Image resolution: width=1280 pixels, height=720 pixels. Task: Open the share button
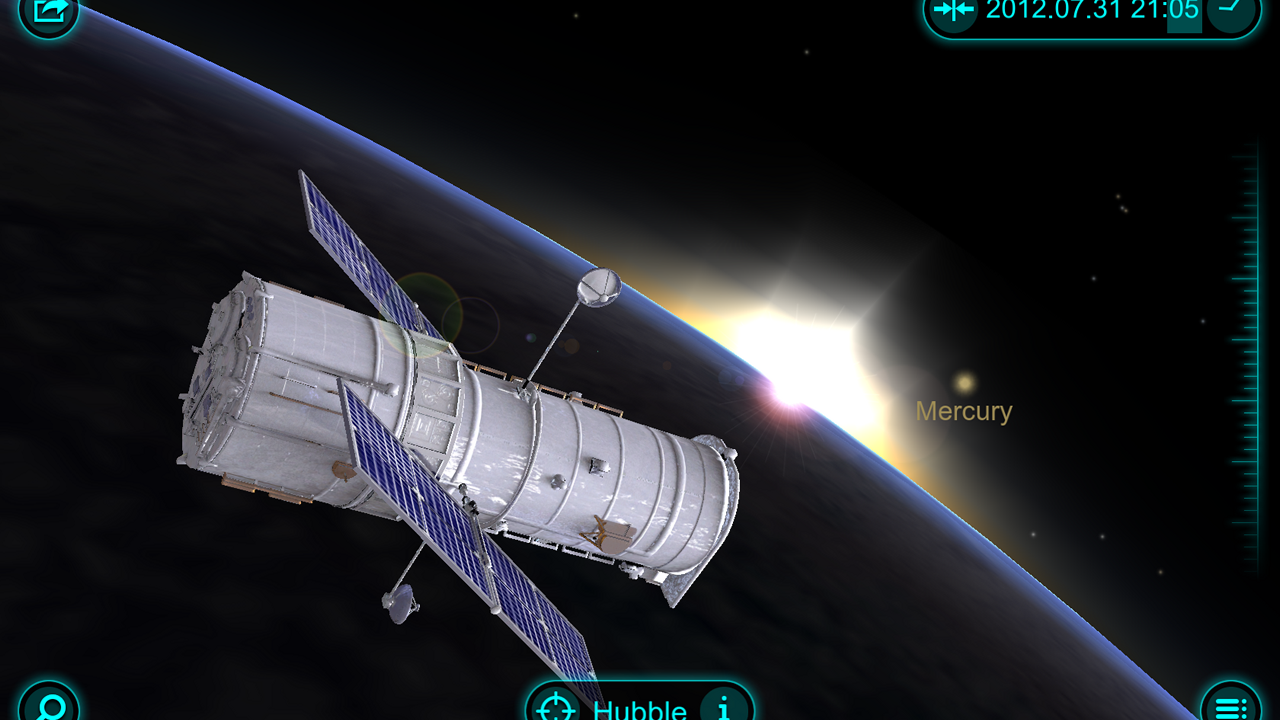click(x=48, y=12)
